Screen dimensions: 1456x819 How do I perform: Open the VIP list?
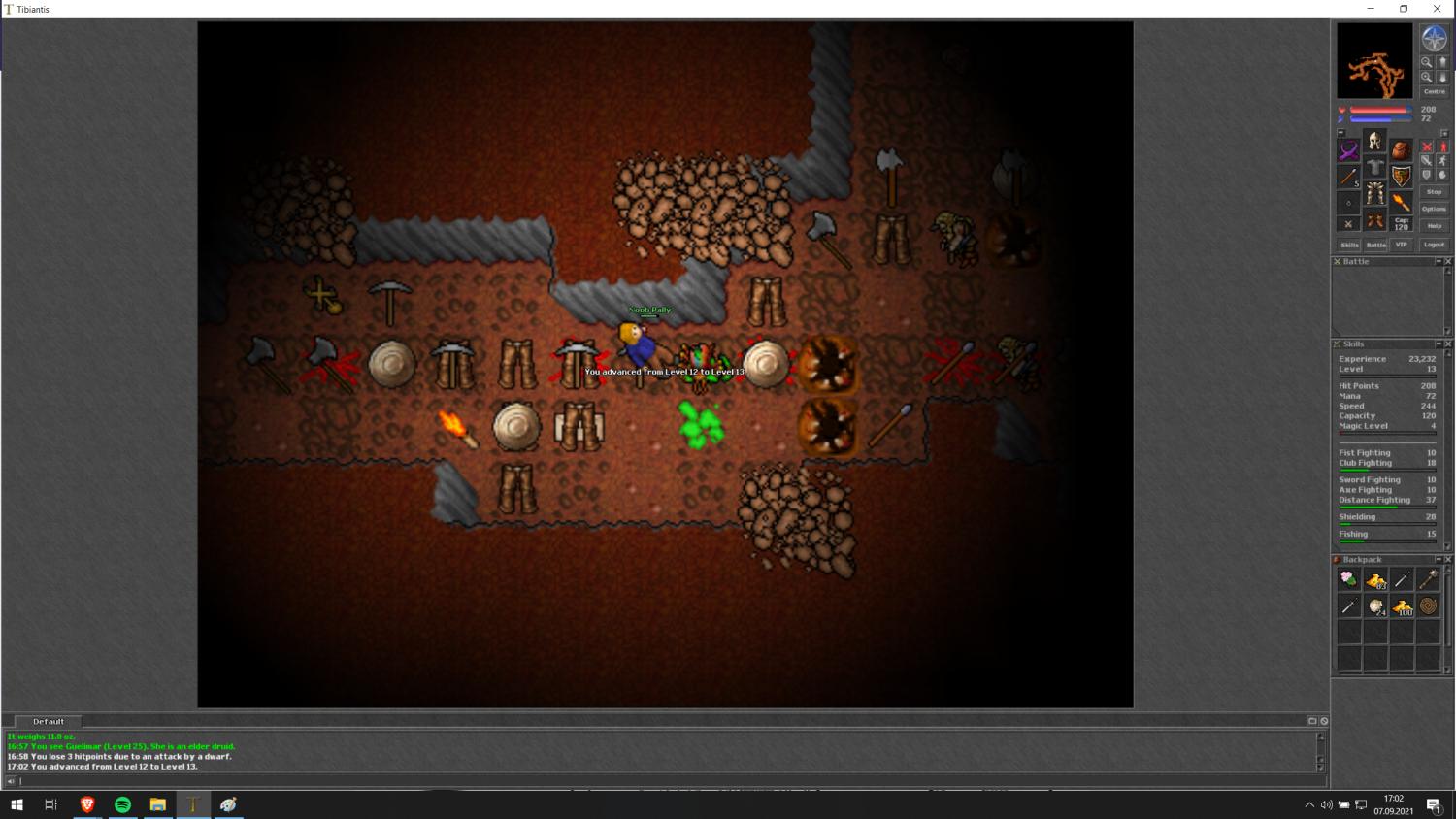click(1401, 245)
